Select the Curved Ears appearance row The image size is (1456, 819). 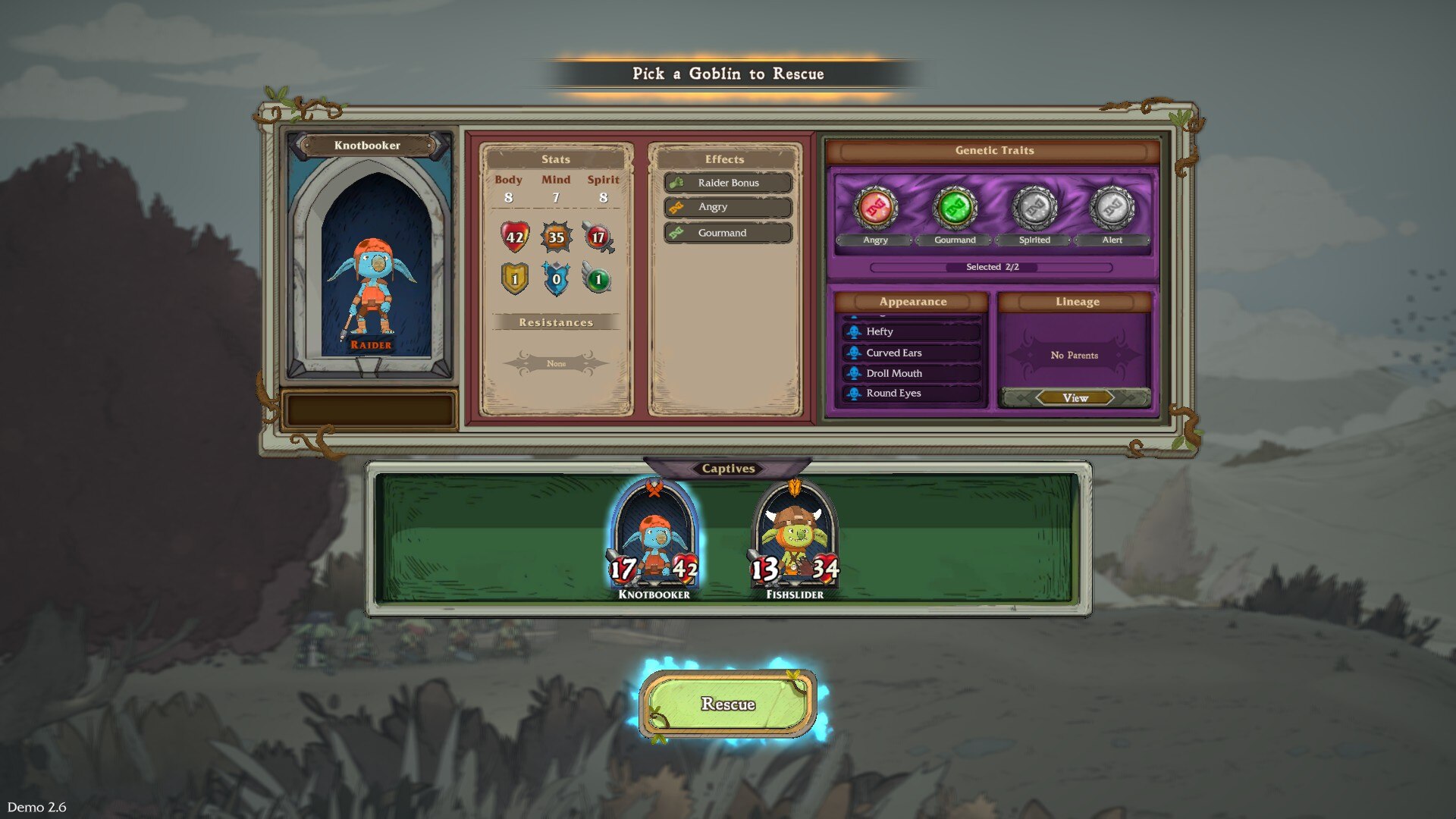pos(912,353)
